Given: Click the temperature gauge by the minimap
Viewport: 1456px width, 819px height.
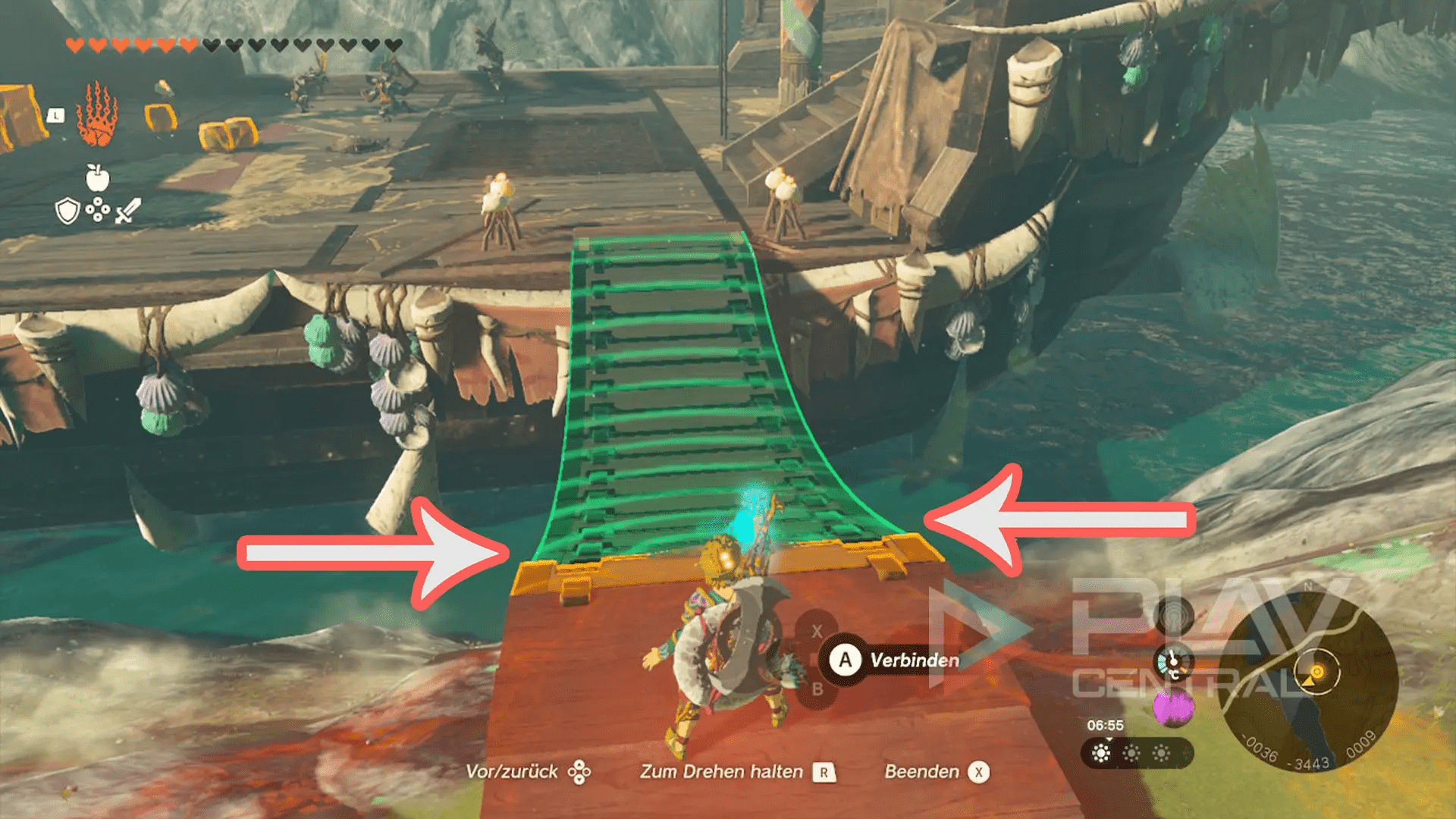Looking at the screenshot, I should [x=1172, y=661].
